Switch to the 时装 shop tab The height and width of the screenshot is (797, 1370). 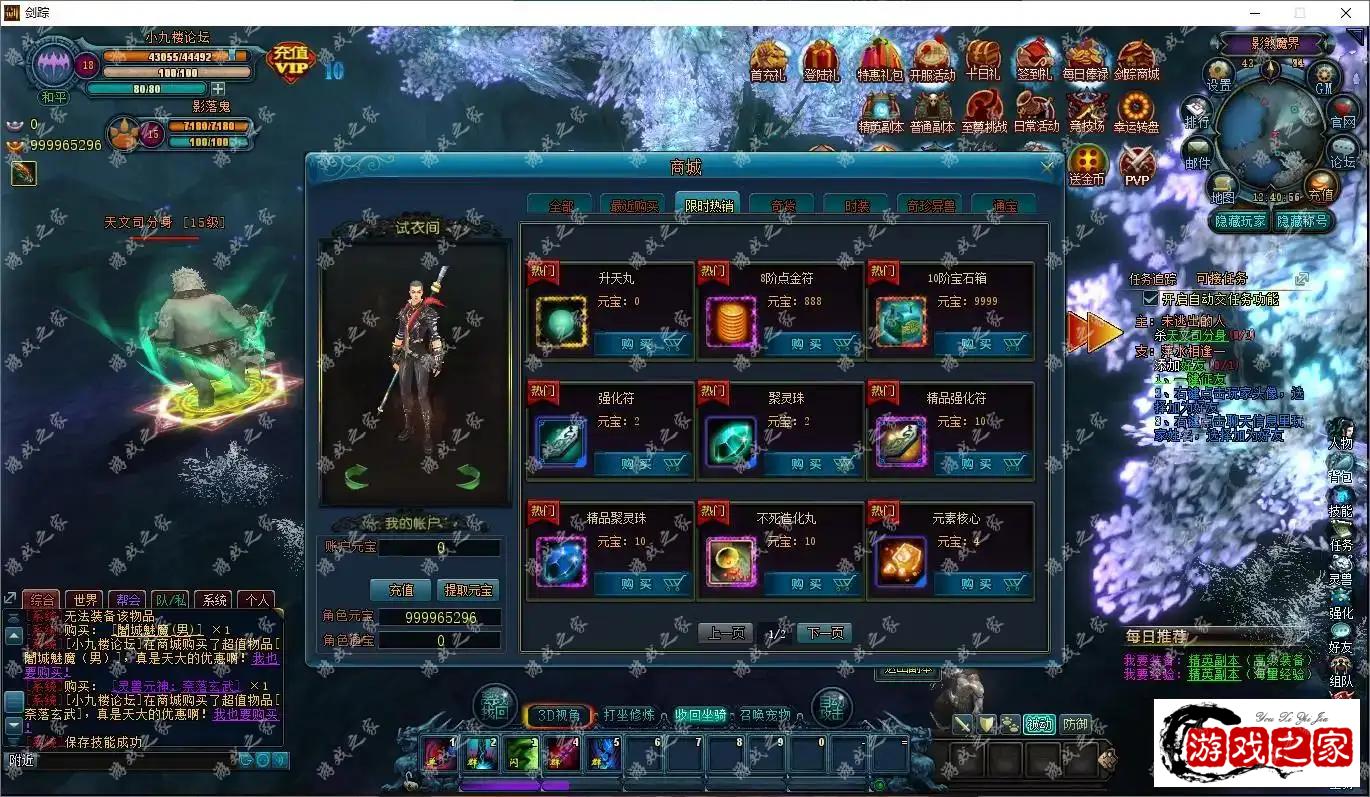point(856,206)
